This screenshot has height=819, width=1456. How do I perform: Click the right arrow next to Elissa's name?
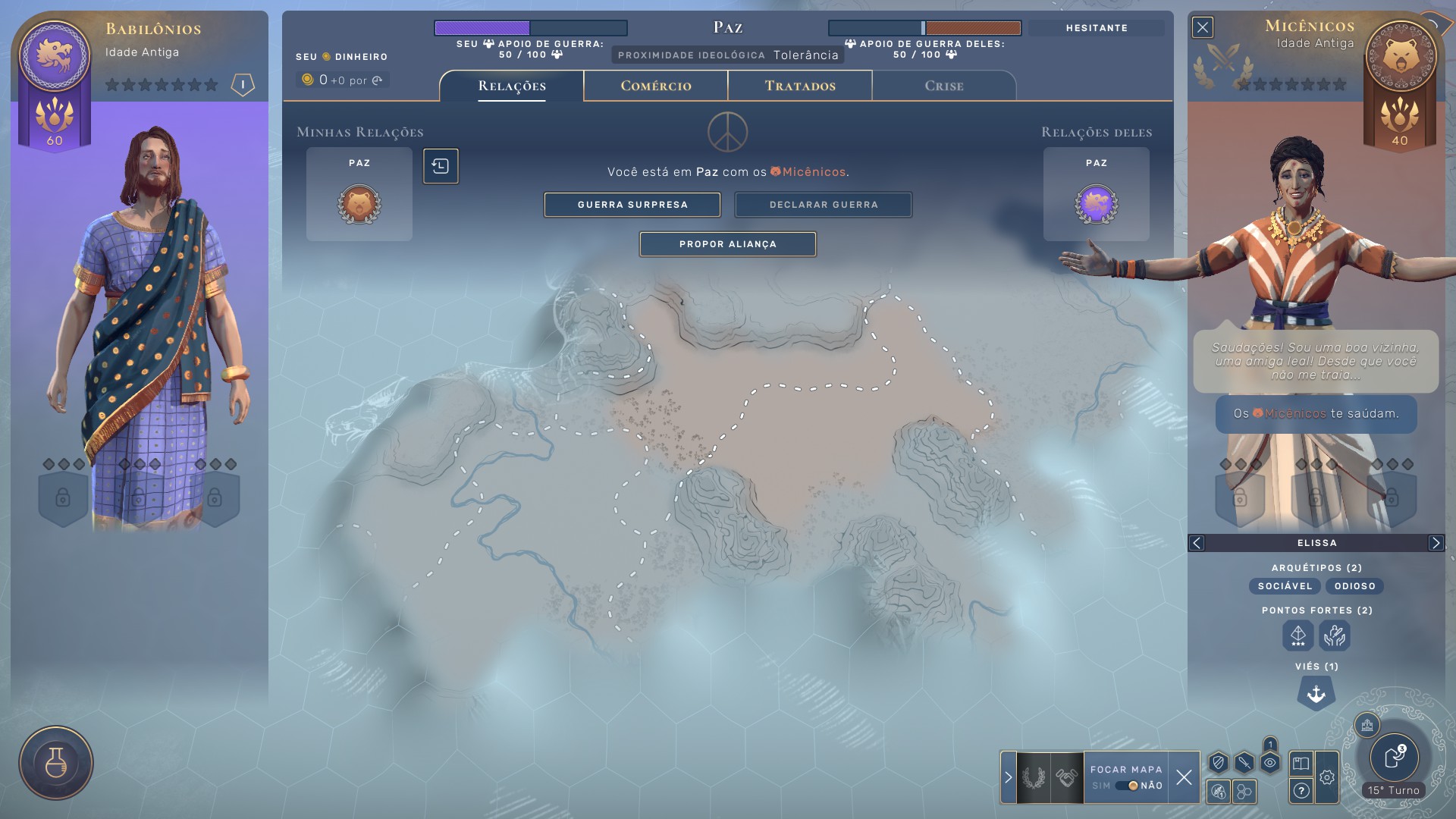point(1435,542)
